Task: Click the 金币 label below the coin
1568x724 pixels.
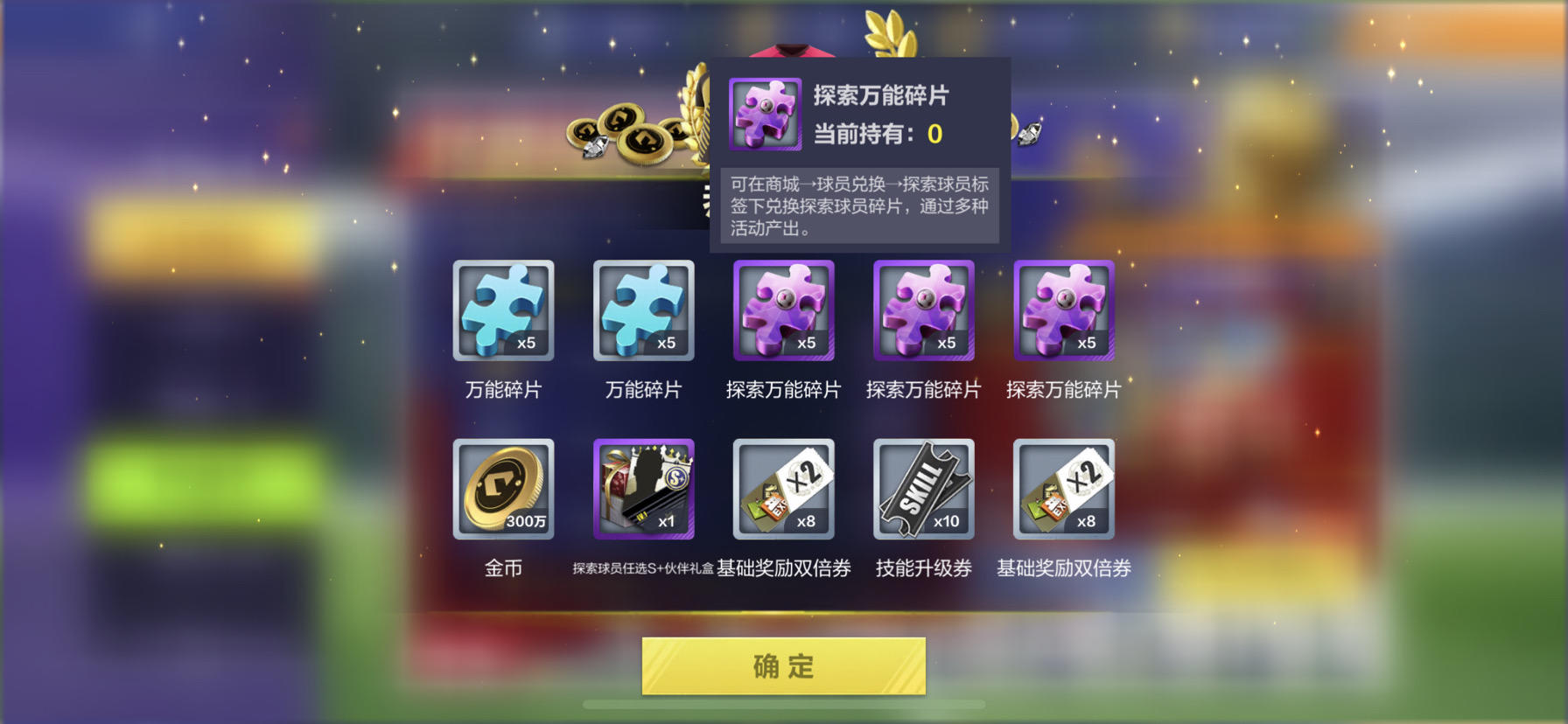Action: pyautogui.click(x=504, y=567)
